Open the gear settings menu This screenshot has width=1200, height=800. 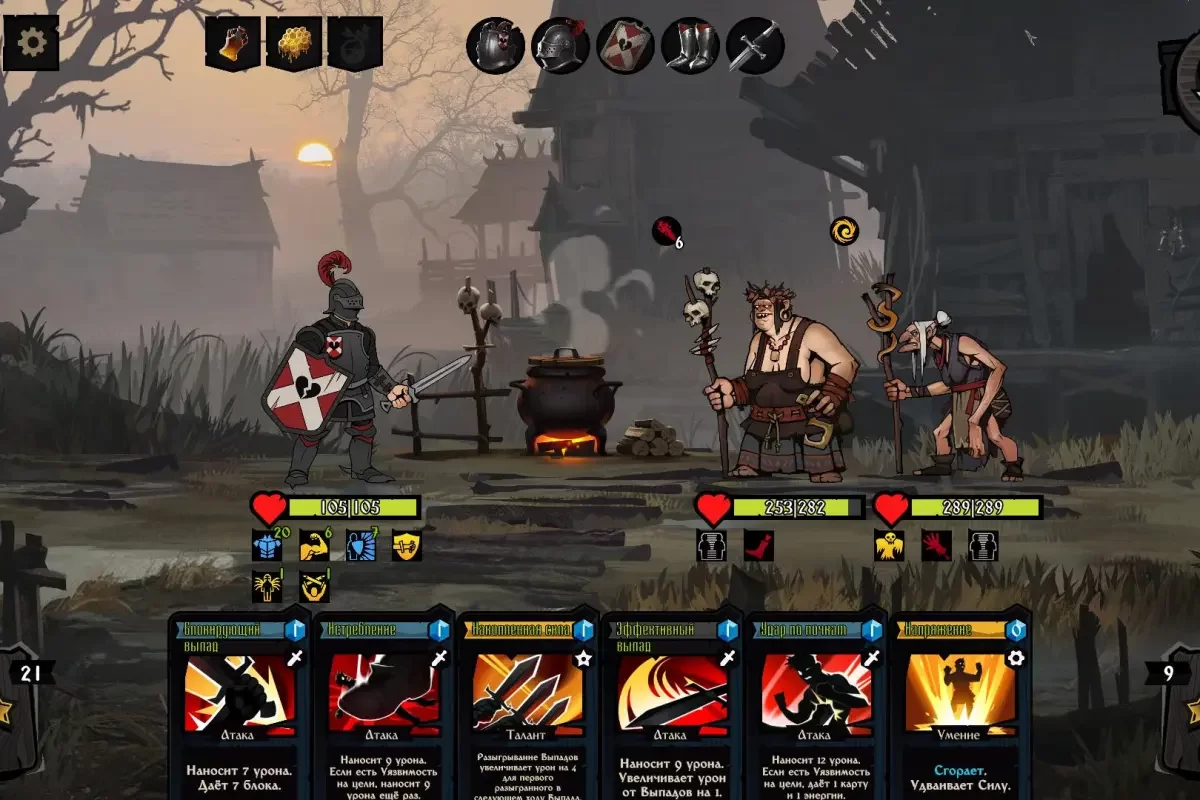tap(31, 42)
